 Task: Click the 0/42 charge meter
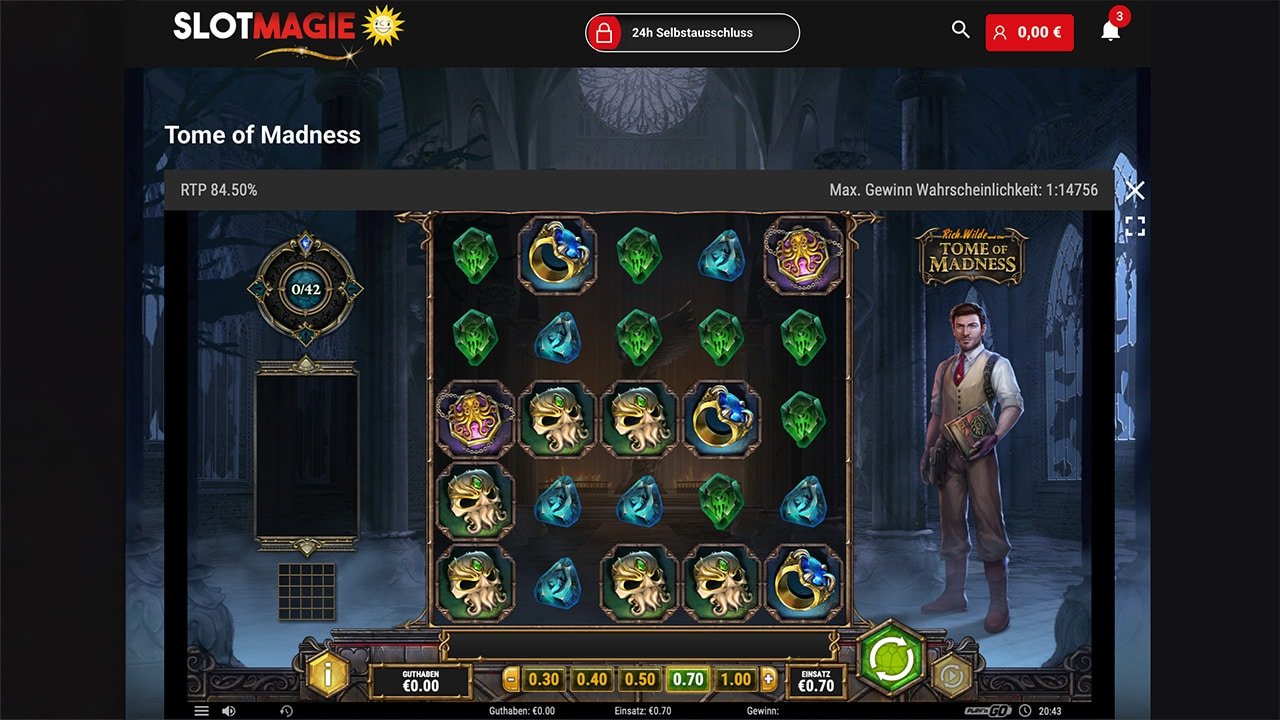(307, 290)
